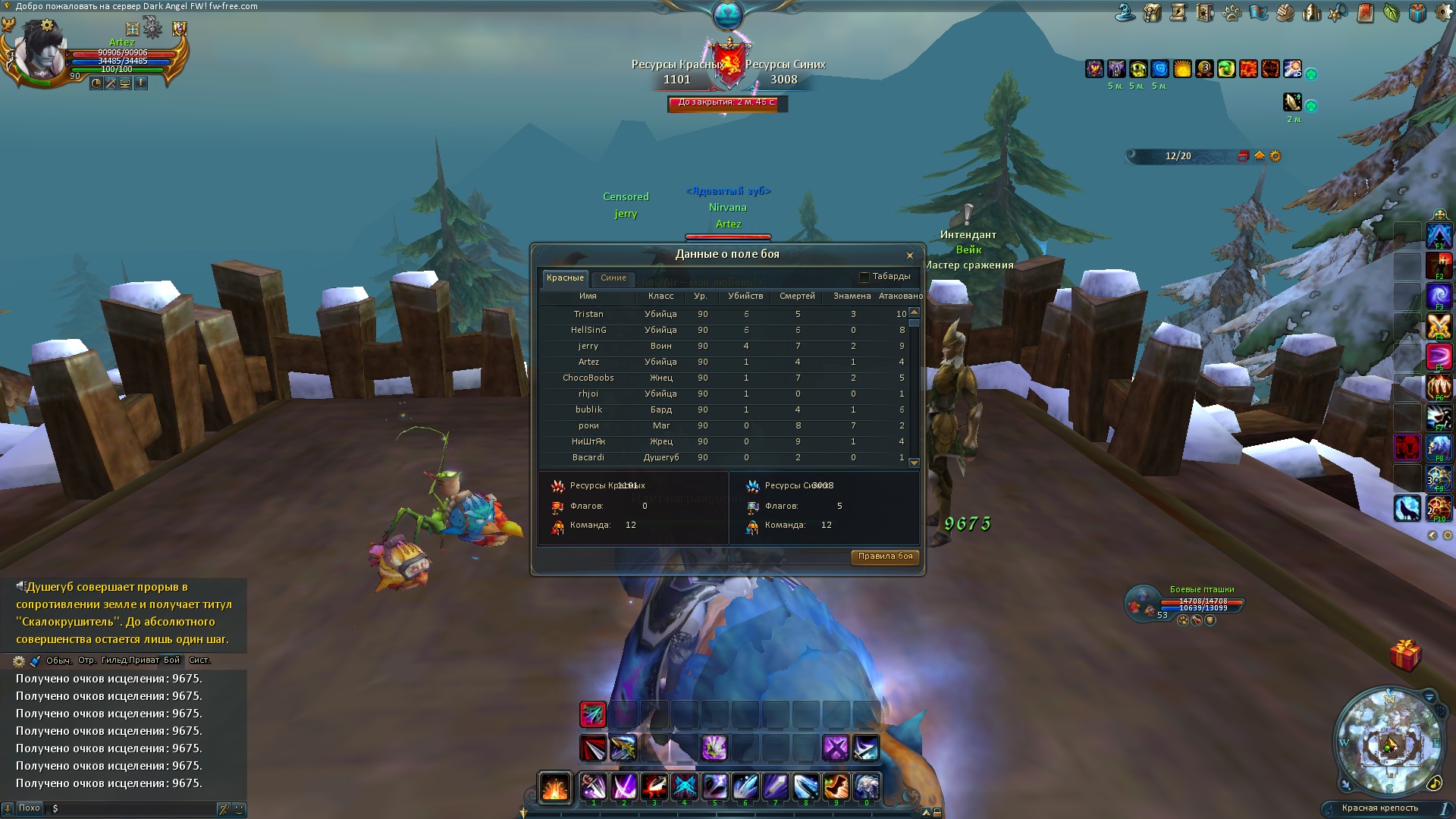Open the Бой chat tab
Image resolution: width=1456 pixels, height=819 pixels.
coord(172,661)
